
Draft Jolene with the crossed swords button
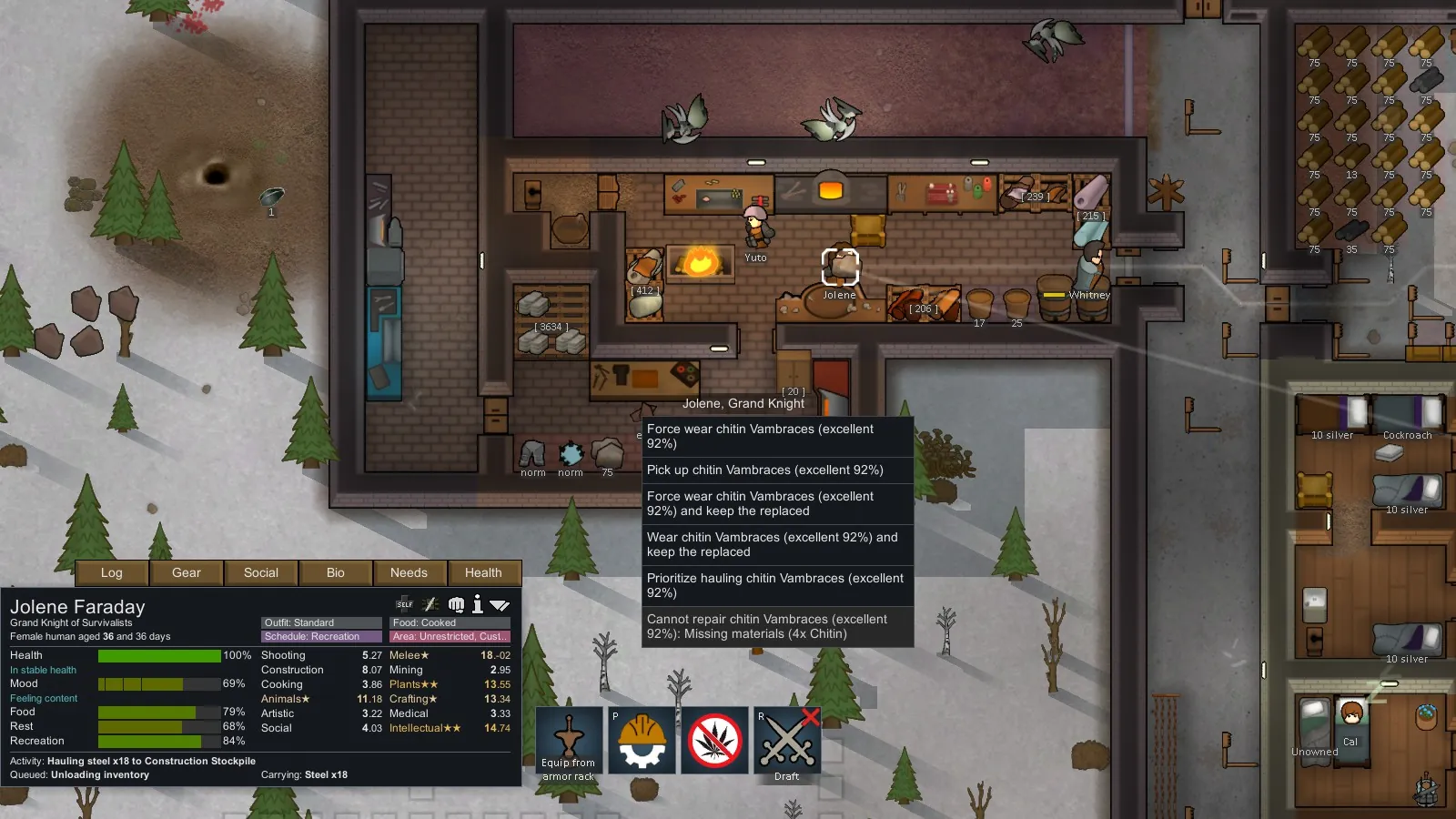coord(787,741)
